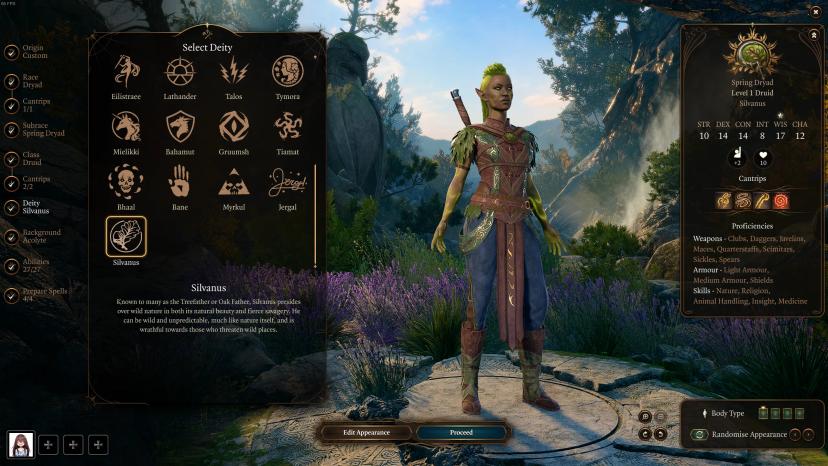828x466 pixels.
Task: Choose the Mielikki unicorn deity
Action: point(126,126)
